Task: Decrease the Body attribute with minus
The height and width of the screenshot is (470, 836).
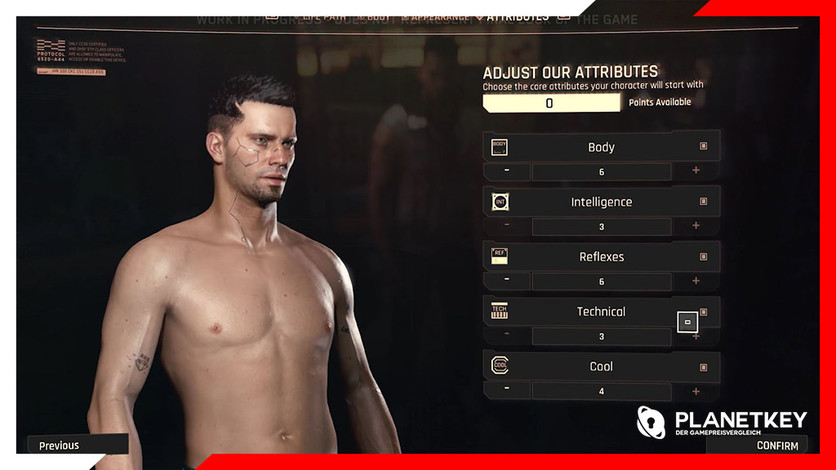Action: tap(507, 171)
